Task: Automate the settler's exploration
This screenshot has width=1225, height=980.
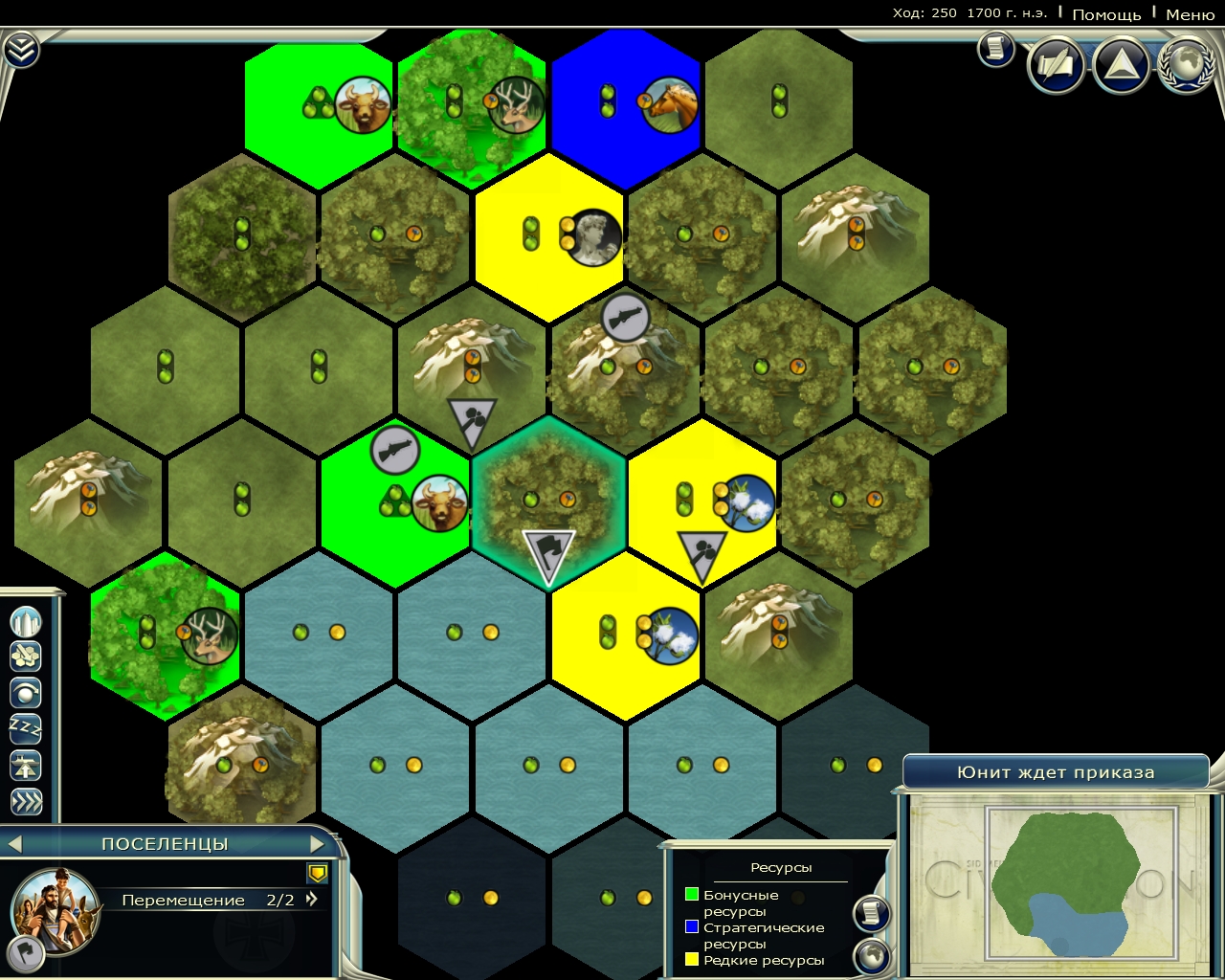Action: point(27,692)
